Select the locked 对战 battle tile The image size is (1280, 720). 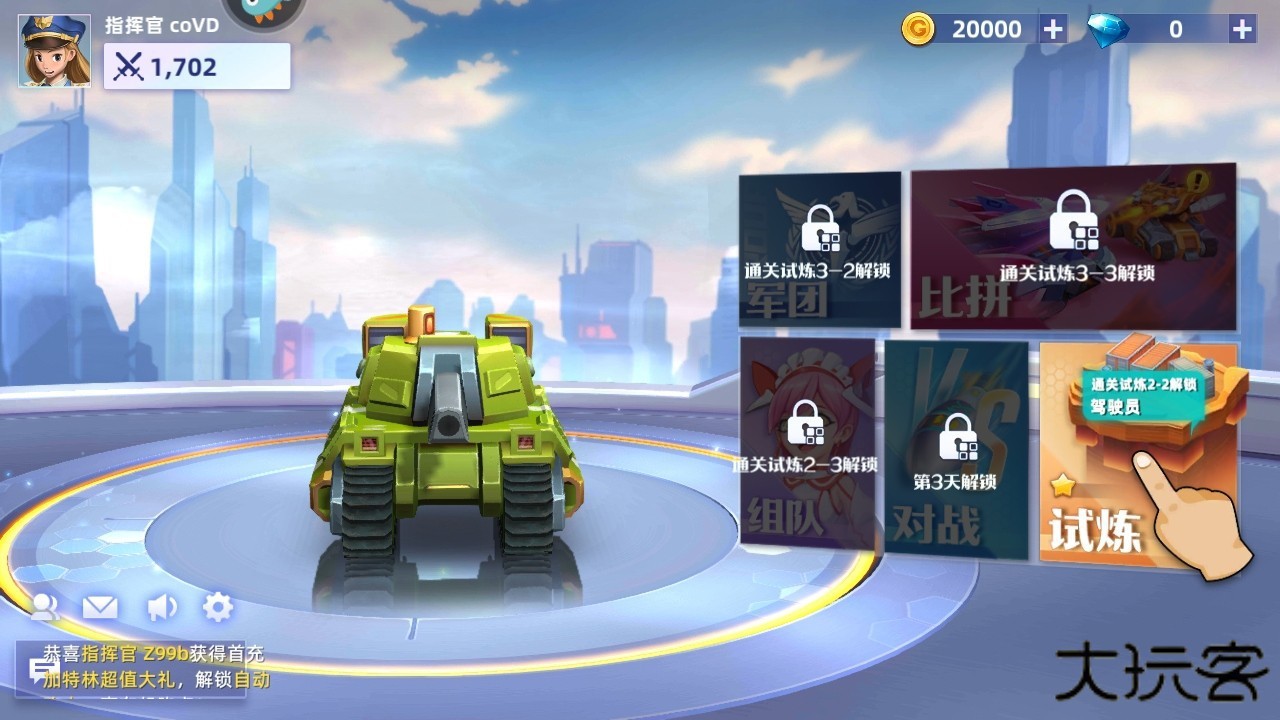click(x=955, y=450)
